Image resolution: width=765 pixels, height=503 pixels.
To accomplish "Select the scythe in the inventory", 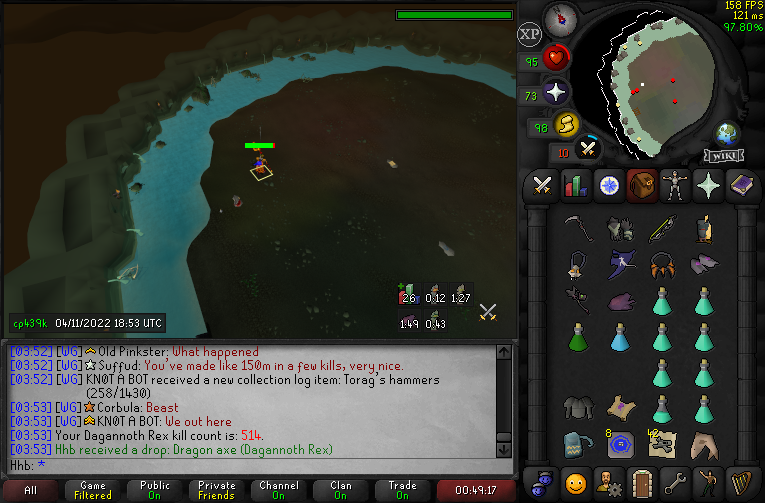I will click(575, 229).
